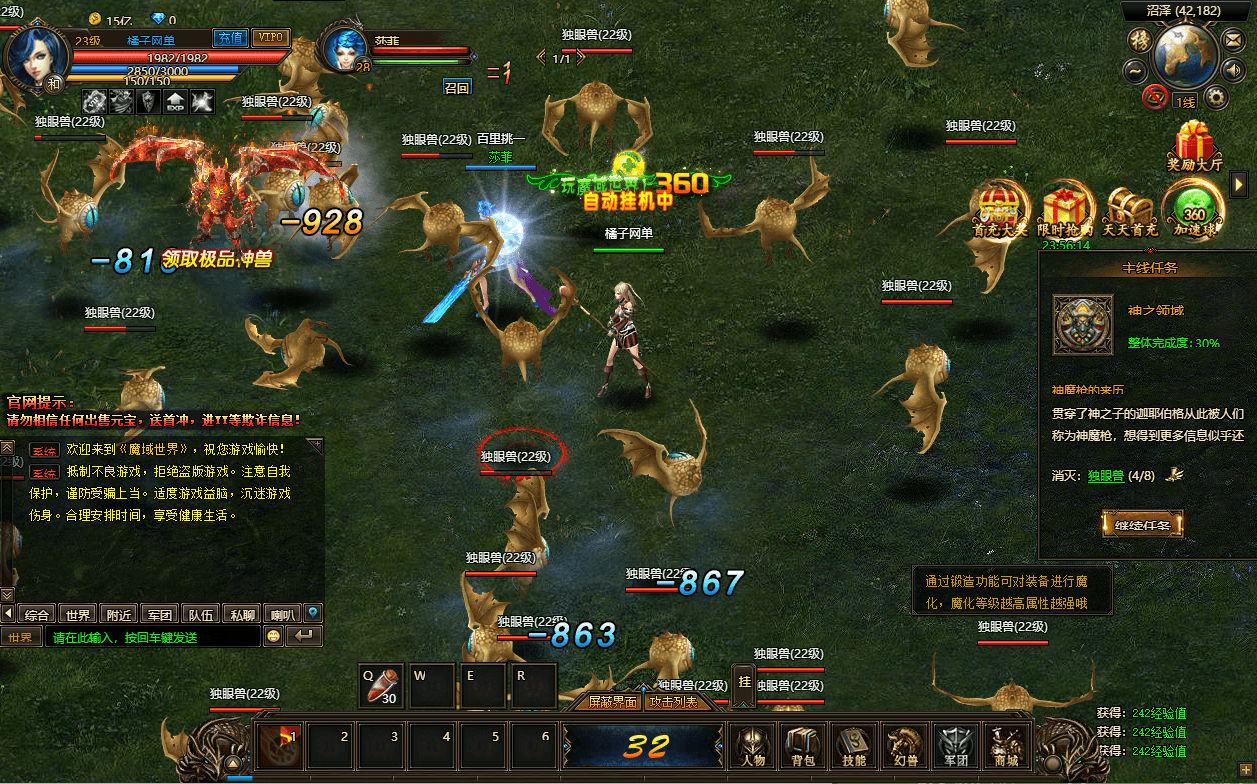Screen dimensions: 1257x784
Task: Open the 商城 shop
Action: (1005, 745)
